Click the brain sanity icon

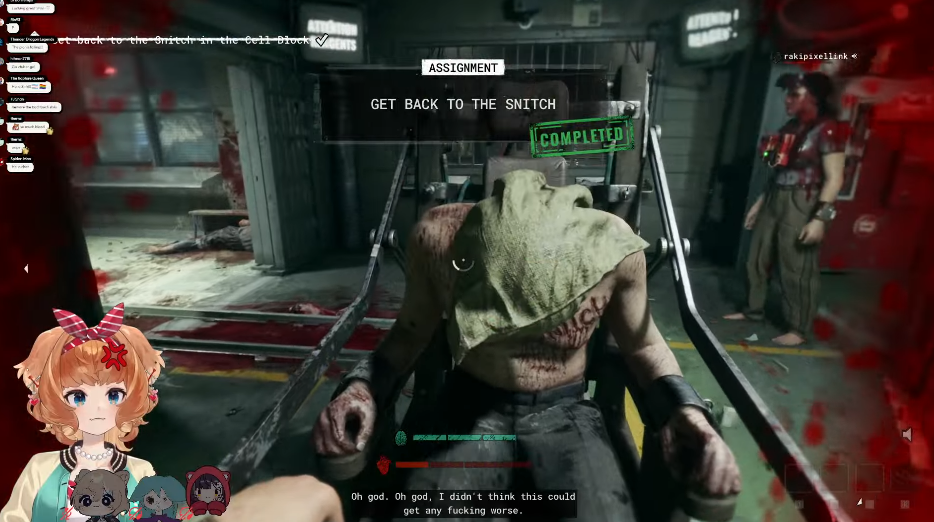click(402, 438)
